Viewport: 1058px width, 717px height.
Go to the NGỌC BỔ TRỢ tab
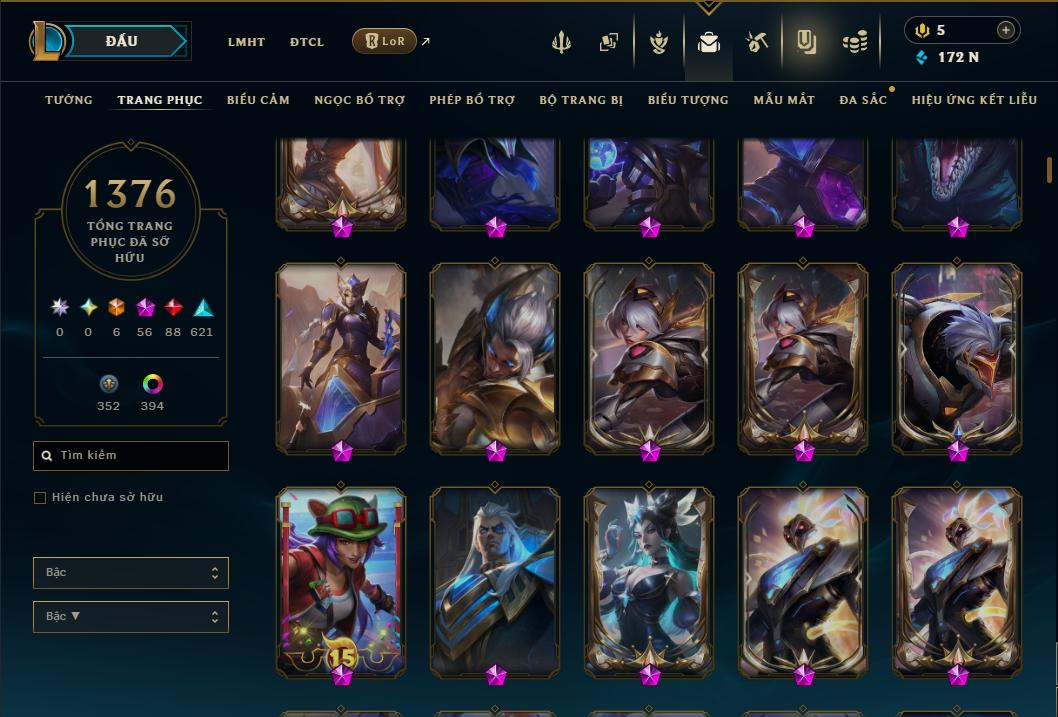(x=359, y=100)
